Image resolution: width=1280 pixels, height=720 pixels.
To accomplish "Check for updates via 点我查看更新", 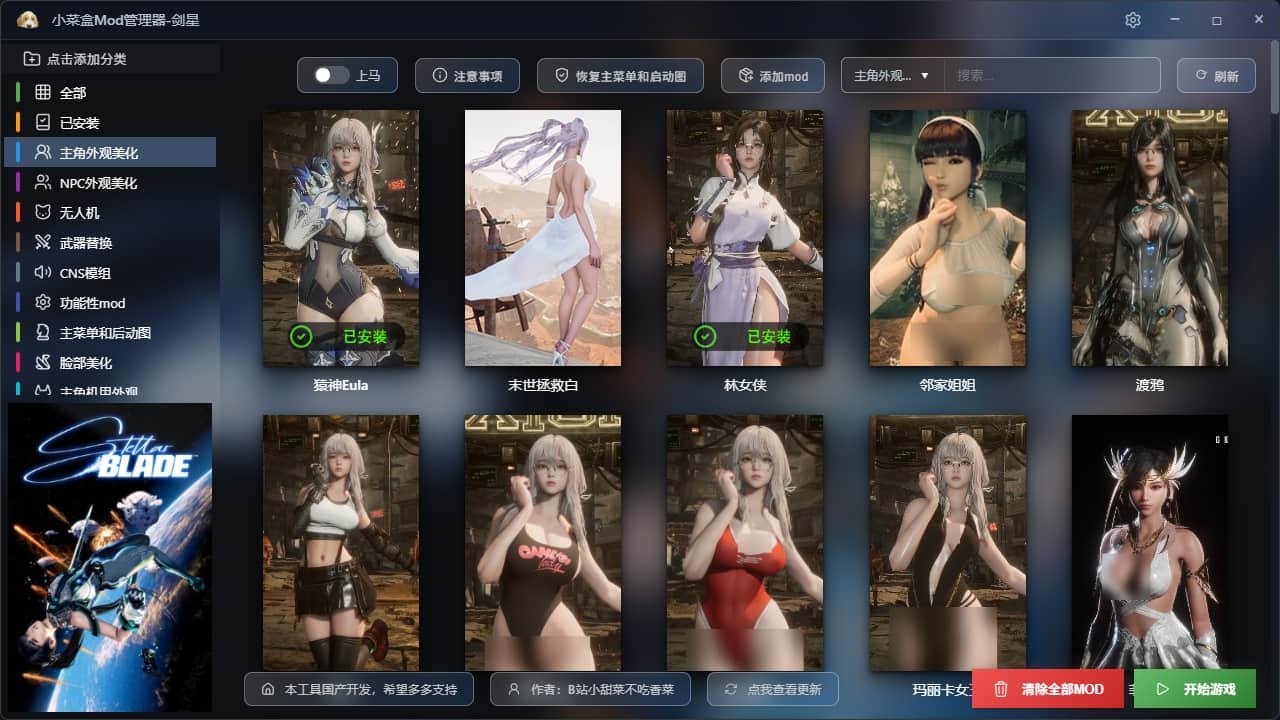I will pos(772,689).
